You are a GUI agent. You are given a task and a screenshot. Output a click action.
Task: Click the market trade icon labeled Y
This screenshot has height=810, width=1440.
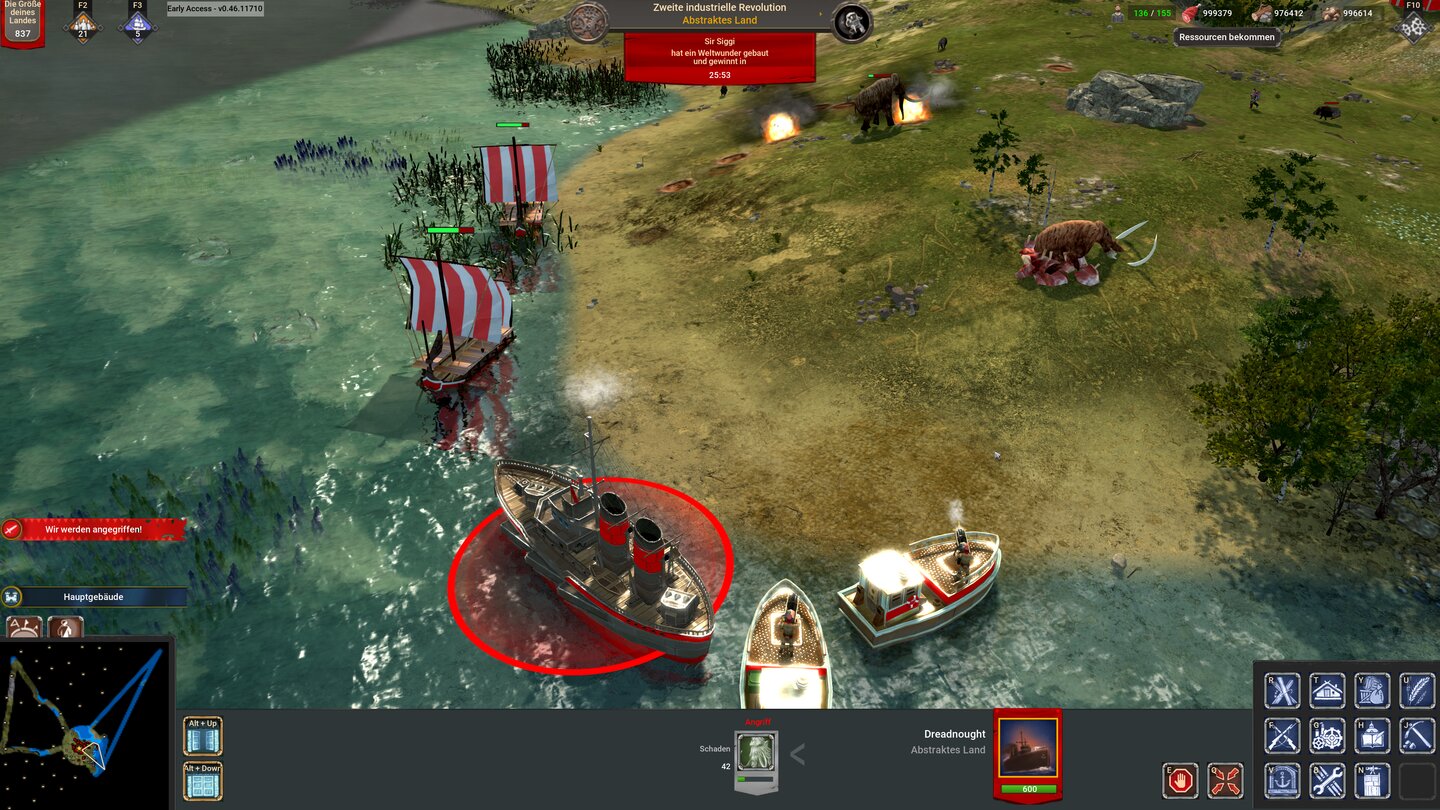coord(1372,689)
